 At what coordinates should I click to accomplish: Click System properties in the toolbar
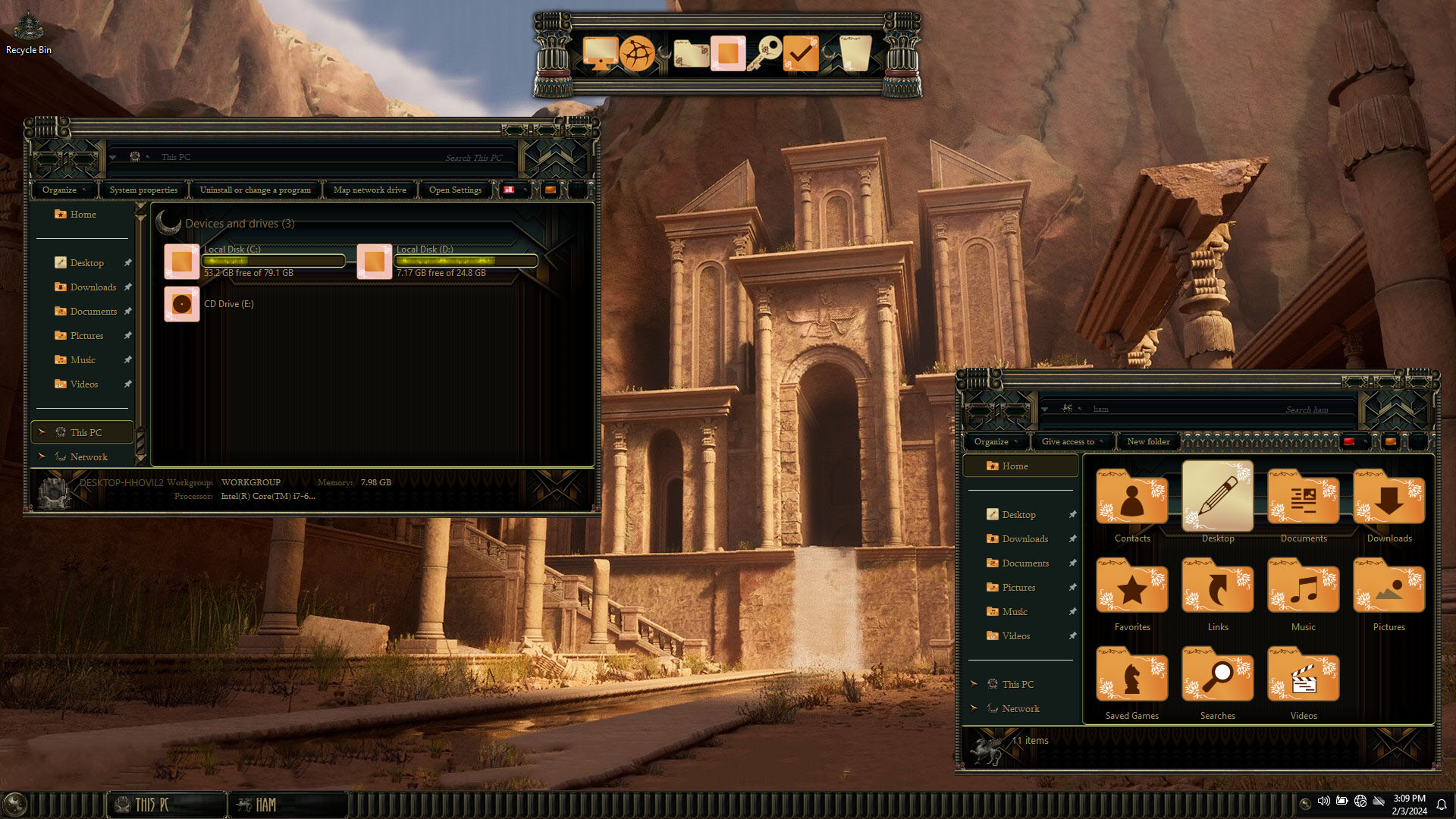[143, 190]
